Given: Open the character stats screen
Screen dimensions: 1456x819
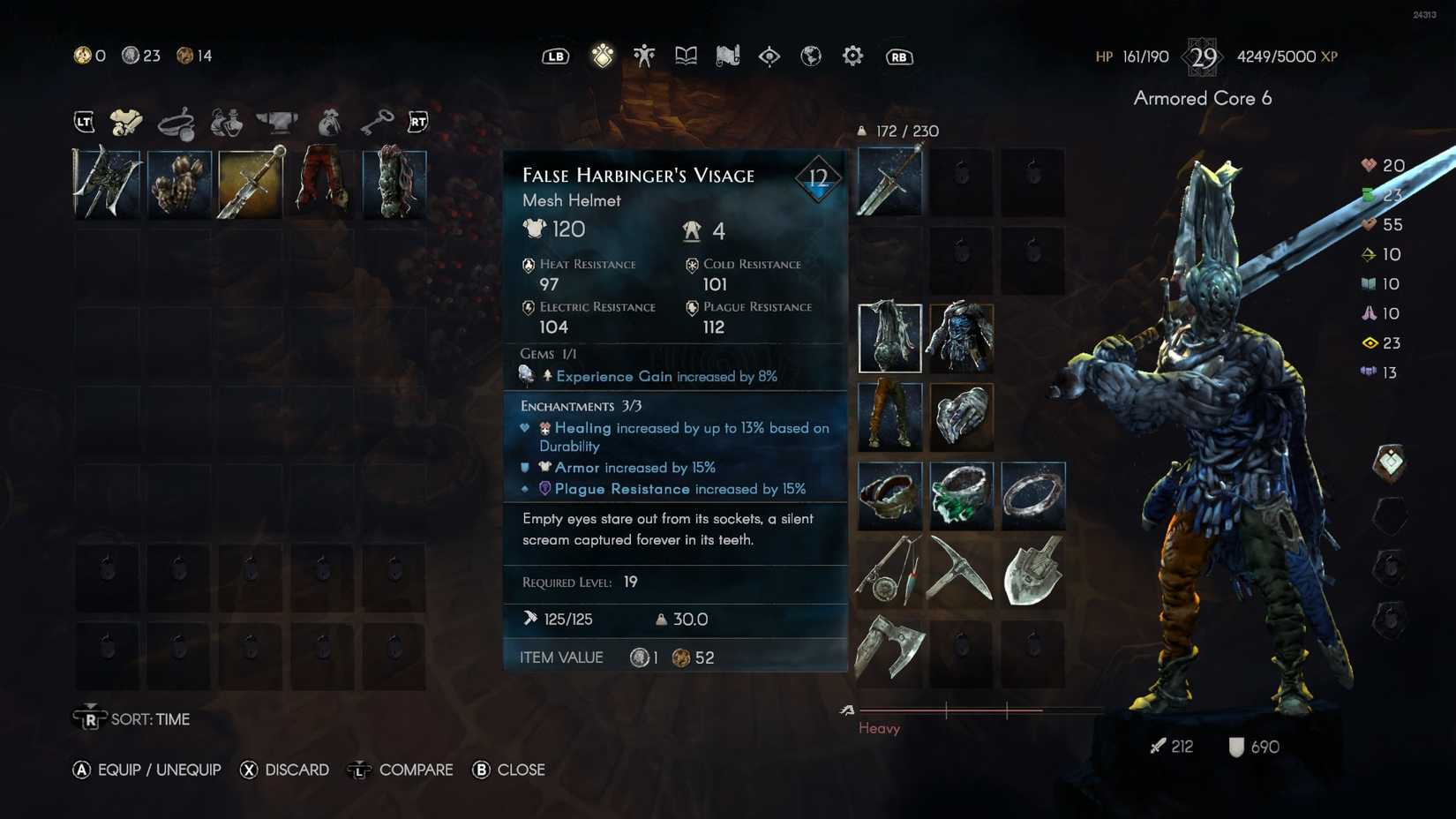Looking at the screenshot, I should pyautogui.click(x=643, y=56).
